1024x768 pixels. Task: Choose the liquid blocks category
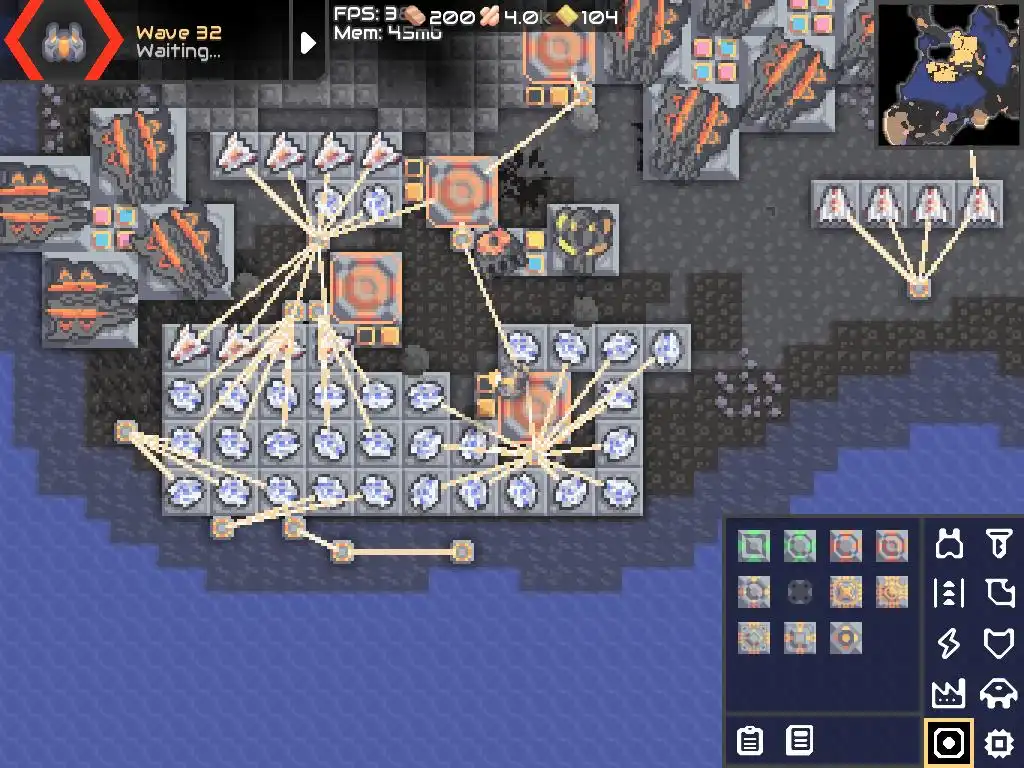pos(998,593)
